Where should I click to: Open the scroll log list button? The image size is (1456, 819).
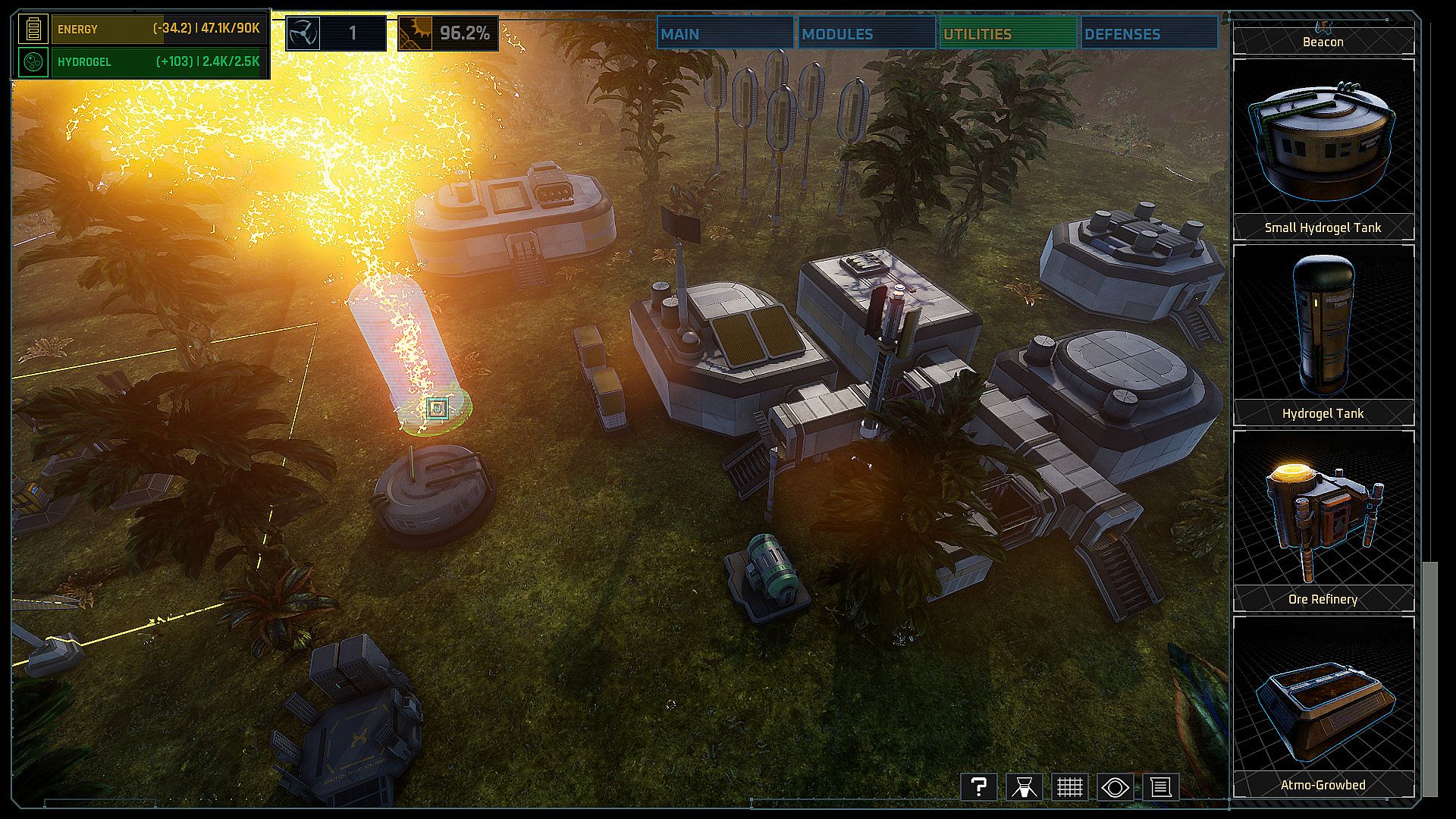pos(1160,787)
